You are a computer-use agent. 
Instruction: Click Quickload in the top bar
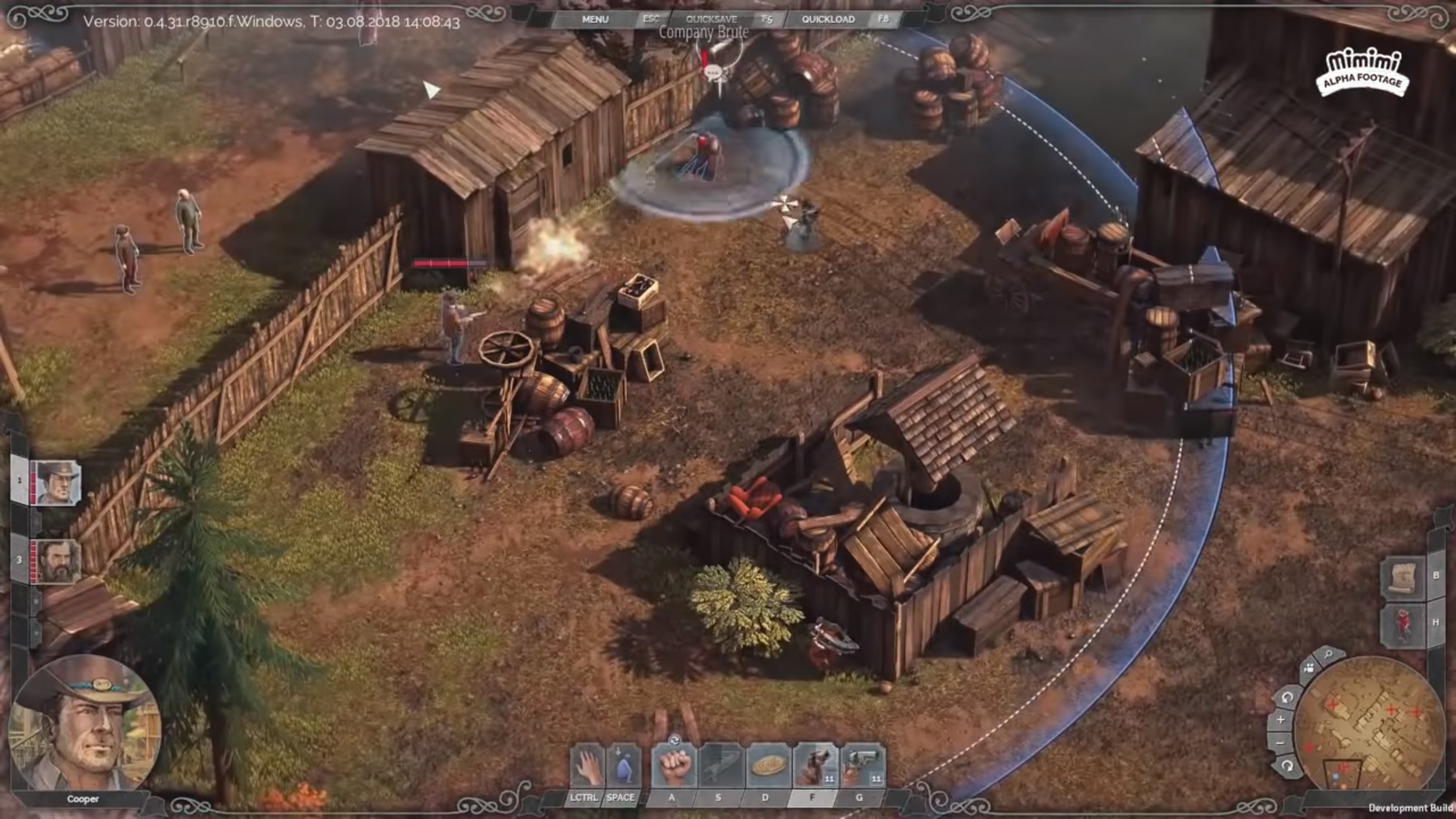[x=828, y=19]
